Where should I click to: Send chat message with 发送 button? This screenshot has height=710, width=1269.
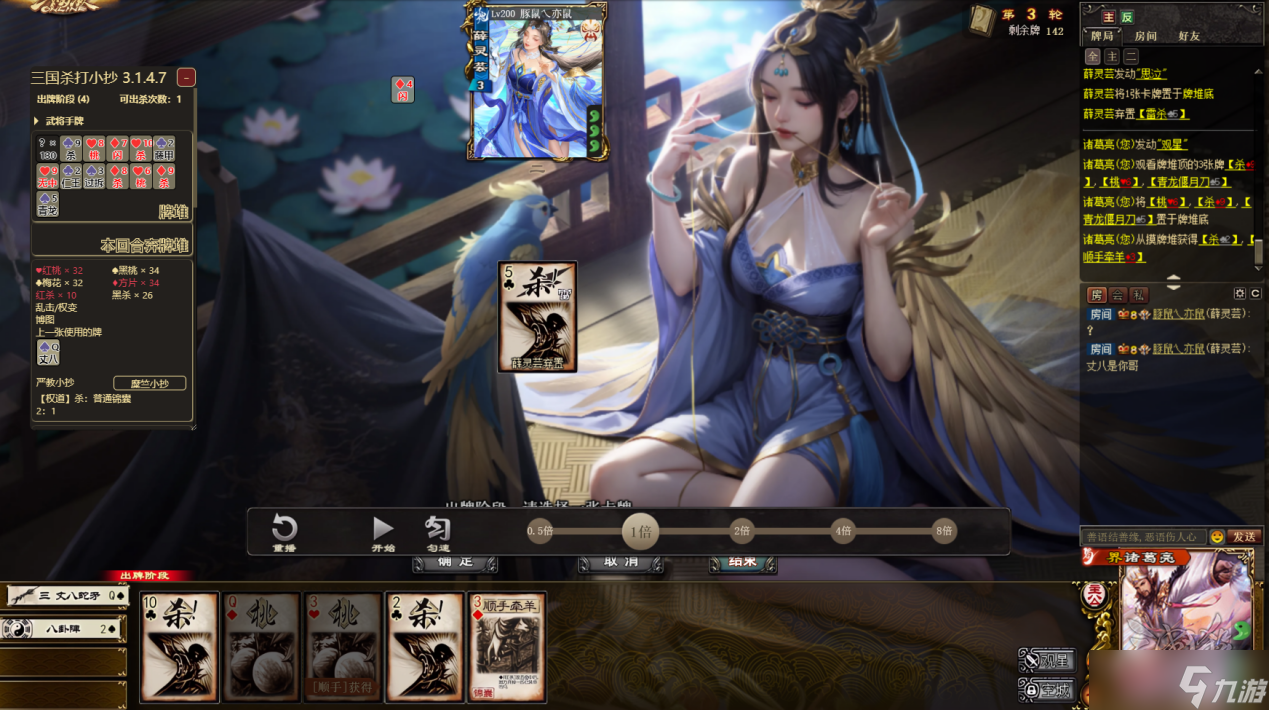coord(1244,537)
